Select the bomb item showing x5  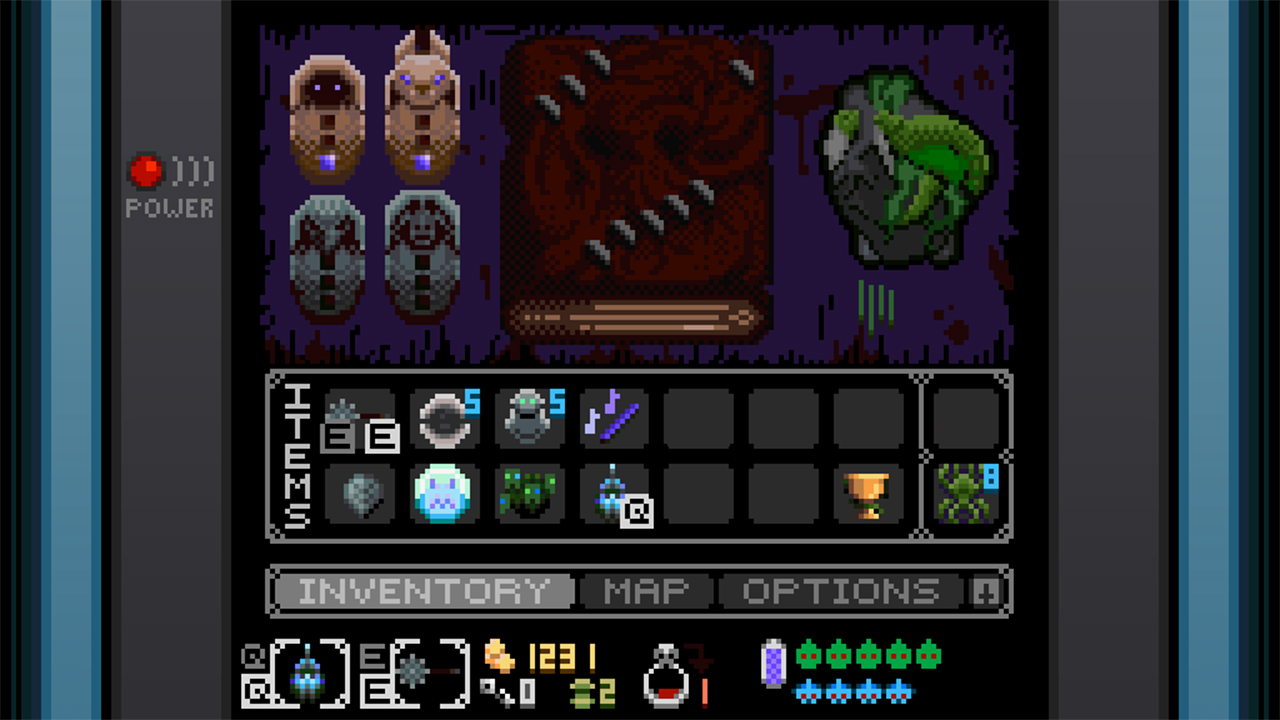[444, 417]
